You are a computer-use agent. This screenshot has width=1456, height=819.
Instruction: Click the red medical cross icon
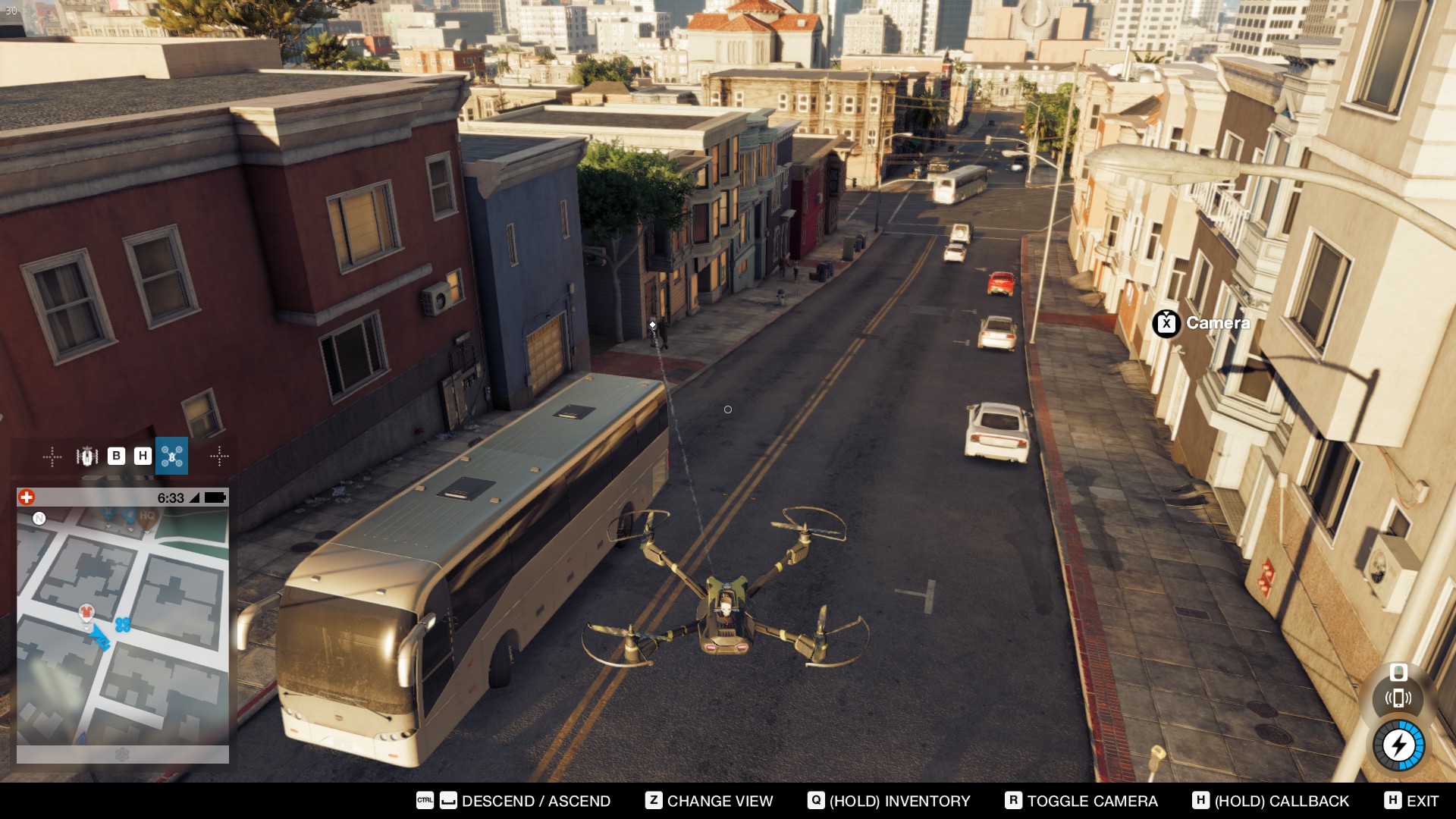click(x=27, y=497)
